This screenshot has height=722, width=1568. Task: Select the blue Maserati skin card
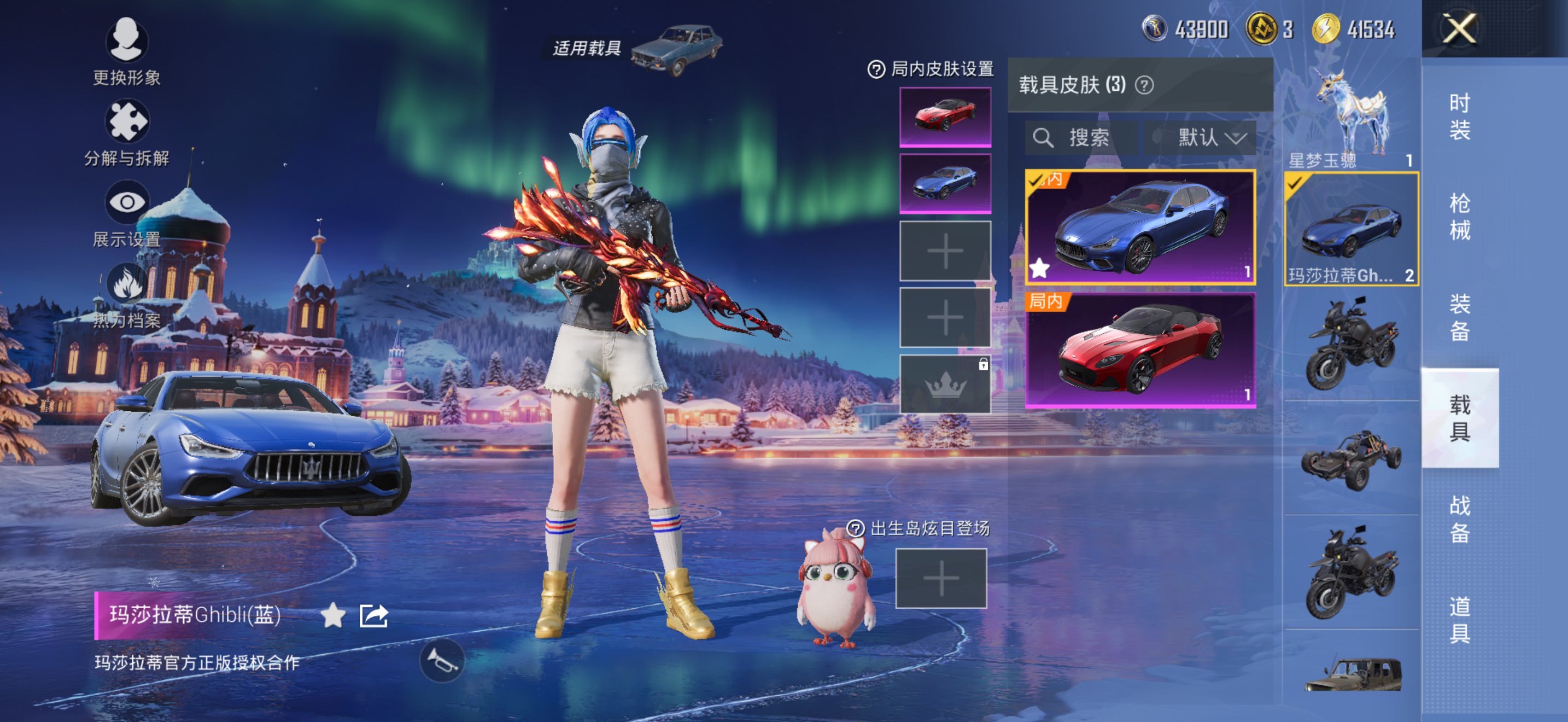click(1139, 227)
